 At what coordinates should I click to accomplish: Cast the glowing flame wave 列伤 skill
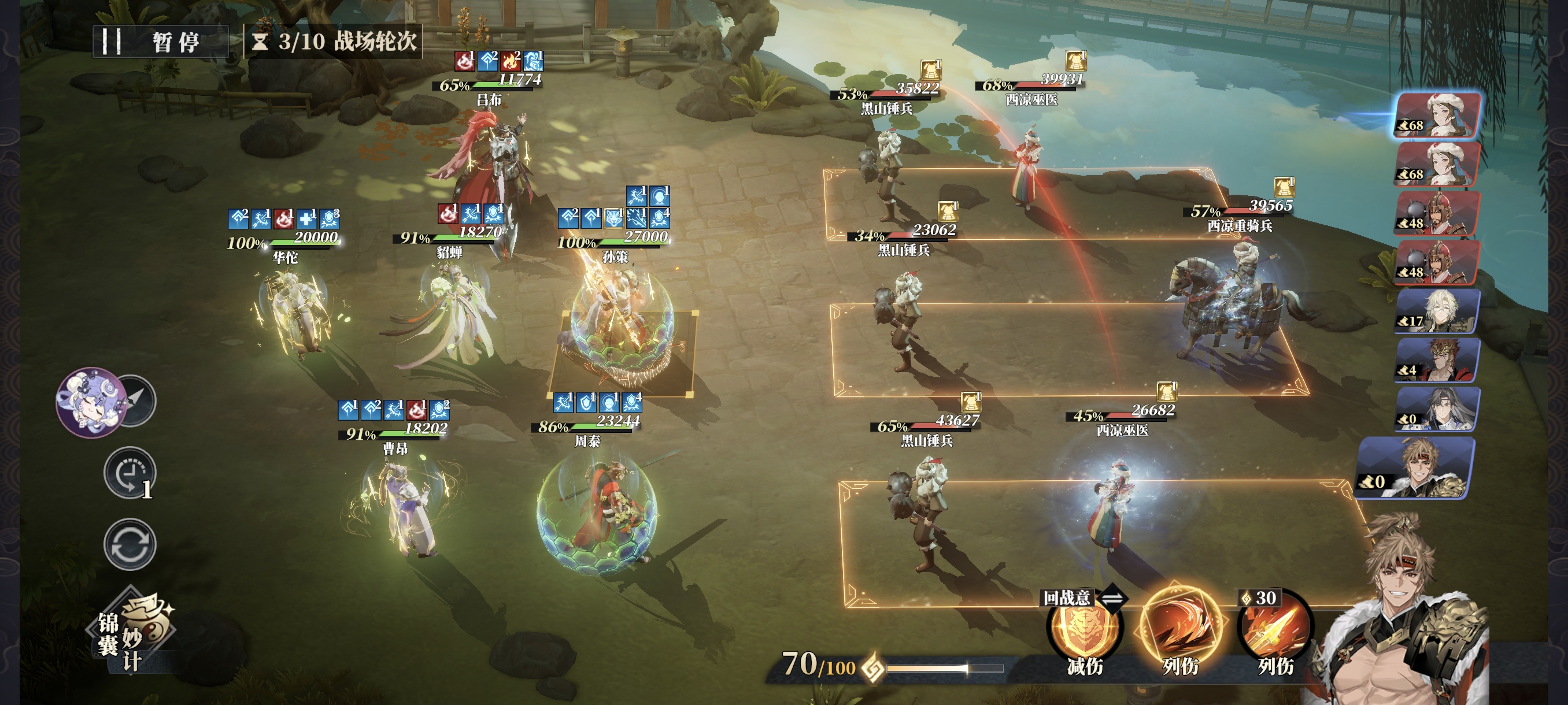pyautogui.click(x=1179, y=629)
